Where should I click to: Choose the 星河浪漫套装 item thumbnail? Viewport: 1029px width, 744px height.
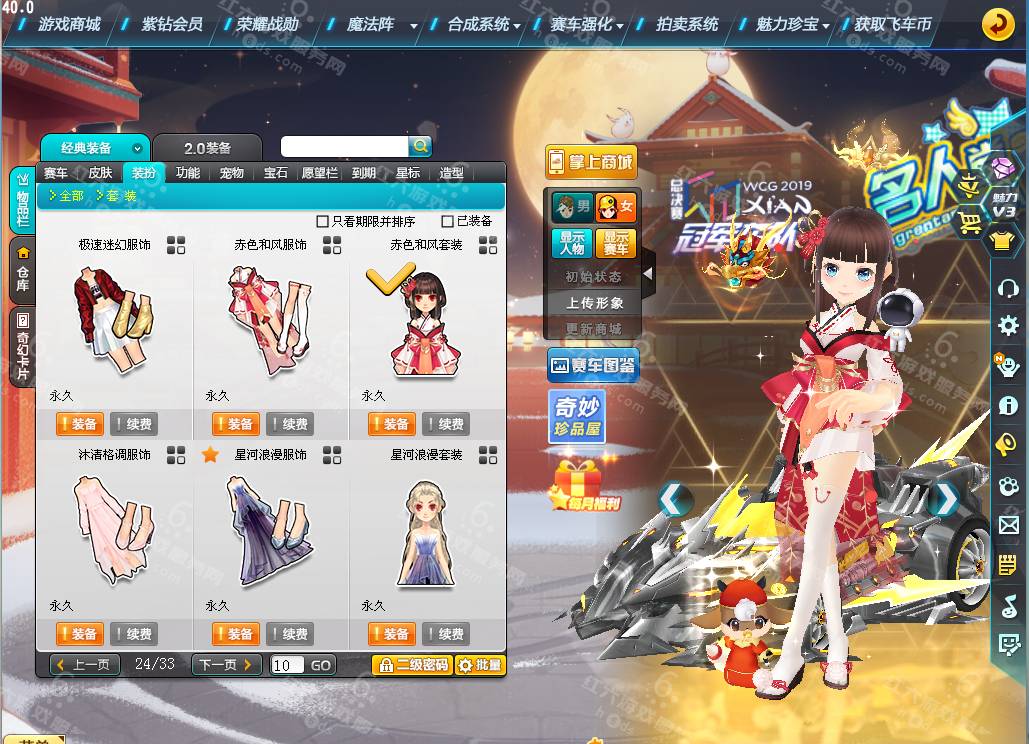(426, 530)
